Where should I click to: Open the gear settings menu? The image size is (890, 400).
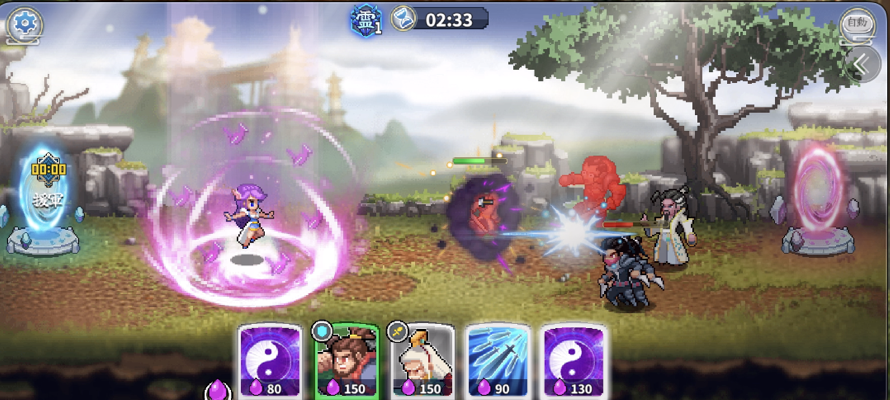point(24,21)
